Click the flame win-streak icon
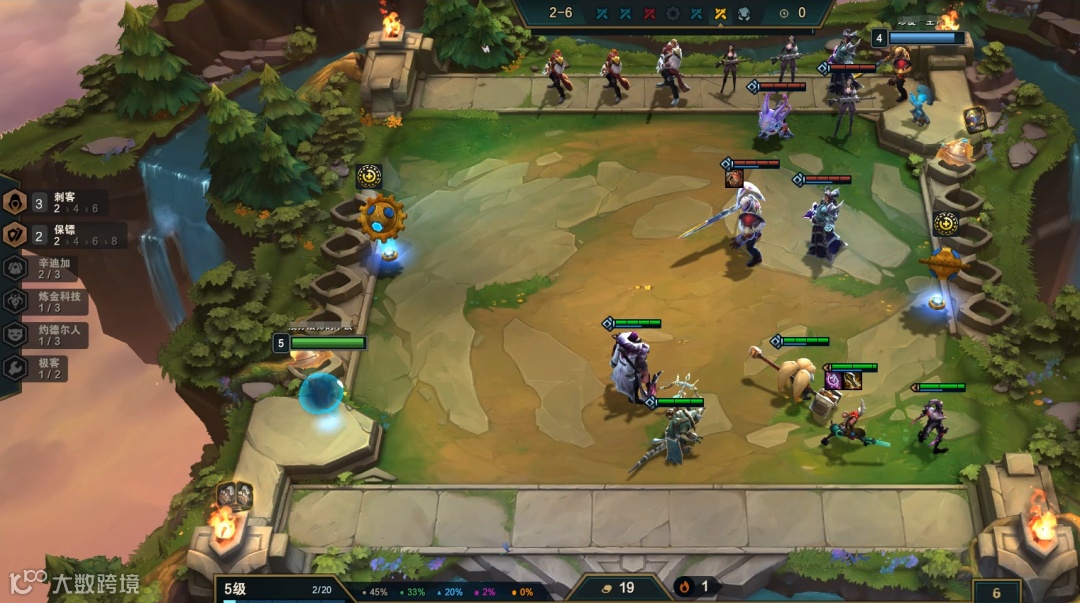The width and height of the screenshot is (1080, 603). click(x=685, y=587)
